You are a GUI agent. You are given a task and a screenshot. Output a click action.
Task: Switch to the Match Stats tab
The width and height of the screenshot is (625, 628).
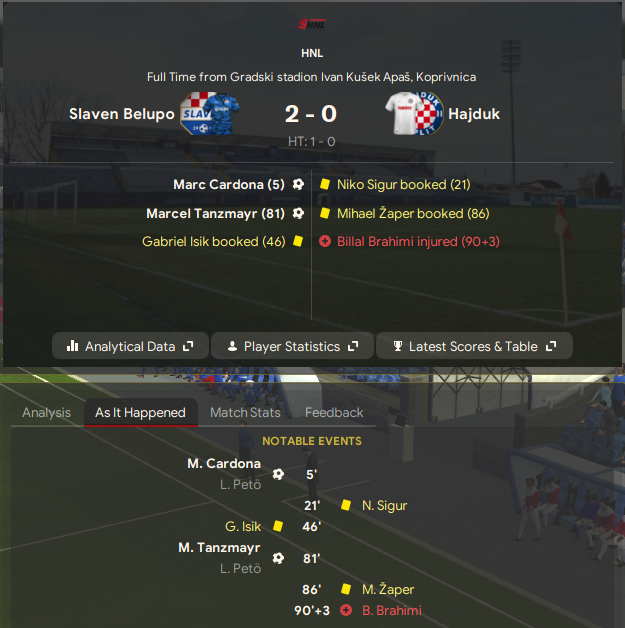pos(245,412)
